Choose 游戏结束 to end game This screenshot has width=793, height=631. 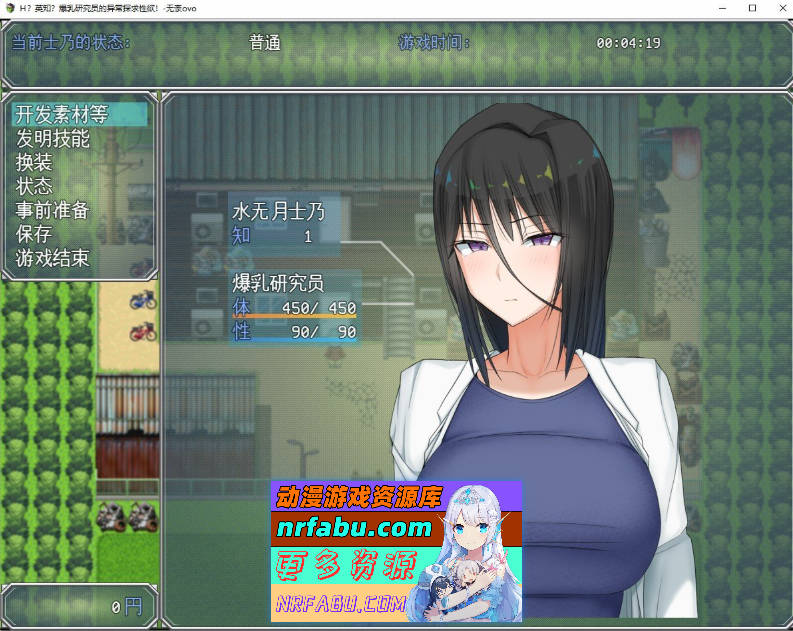pyautogui.click(x=53, y=258)
